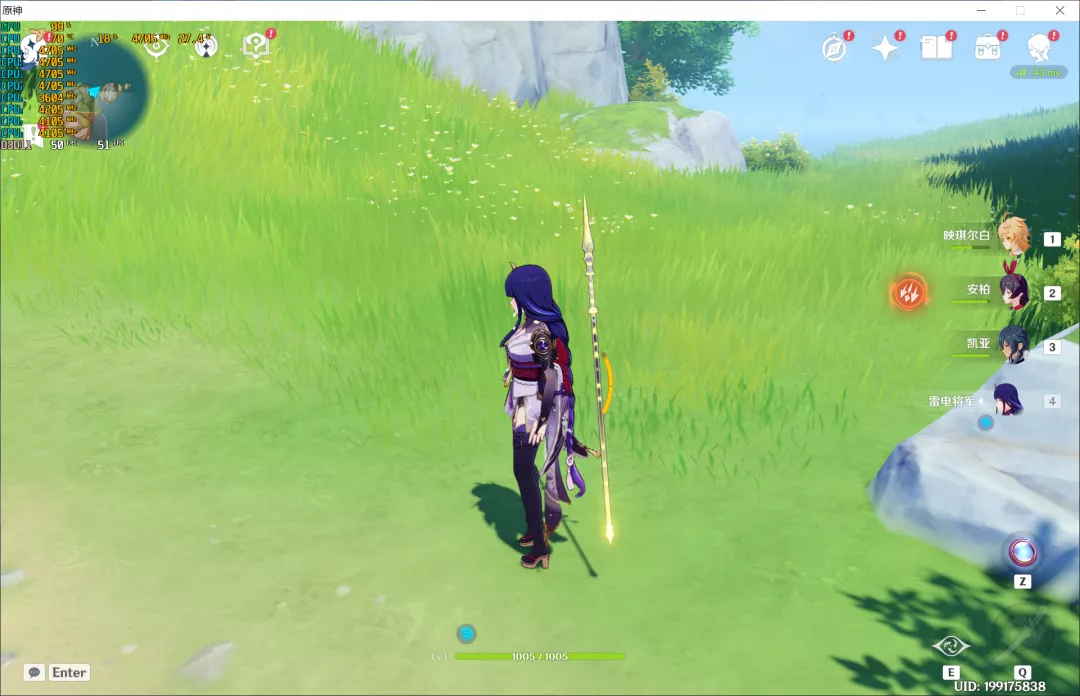The image size is (1080, 696).
Task: Switch to party member 凯亚
Action: point(1013,345)
